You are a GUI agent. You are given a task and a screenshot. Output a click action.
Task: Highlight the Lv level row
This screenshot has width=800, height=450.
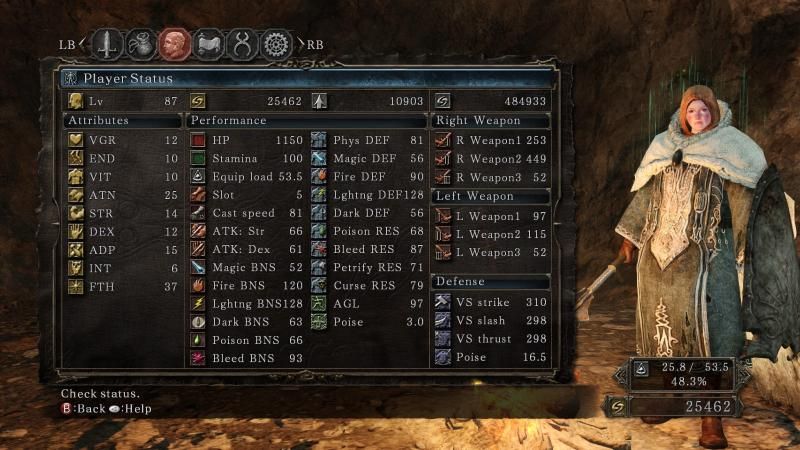pos(121,101)
